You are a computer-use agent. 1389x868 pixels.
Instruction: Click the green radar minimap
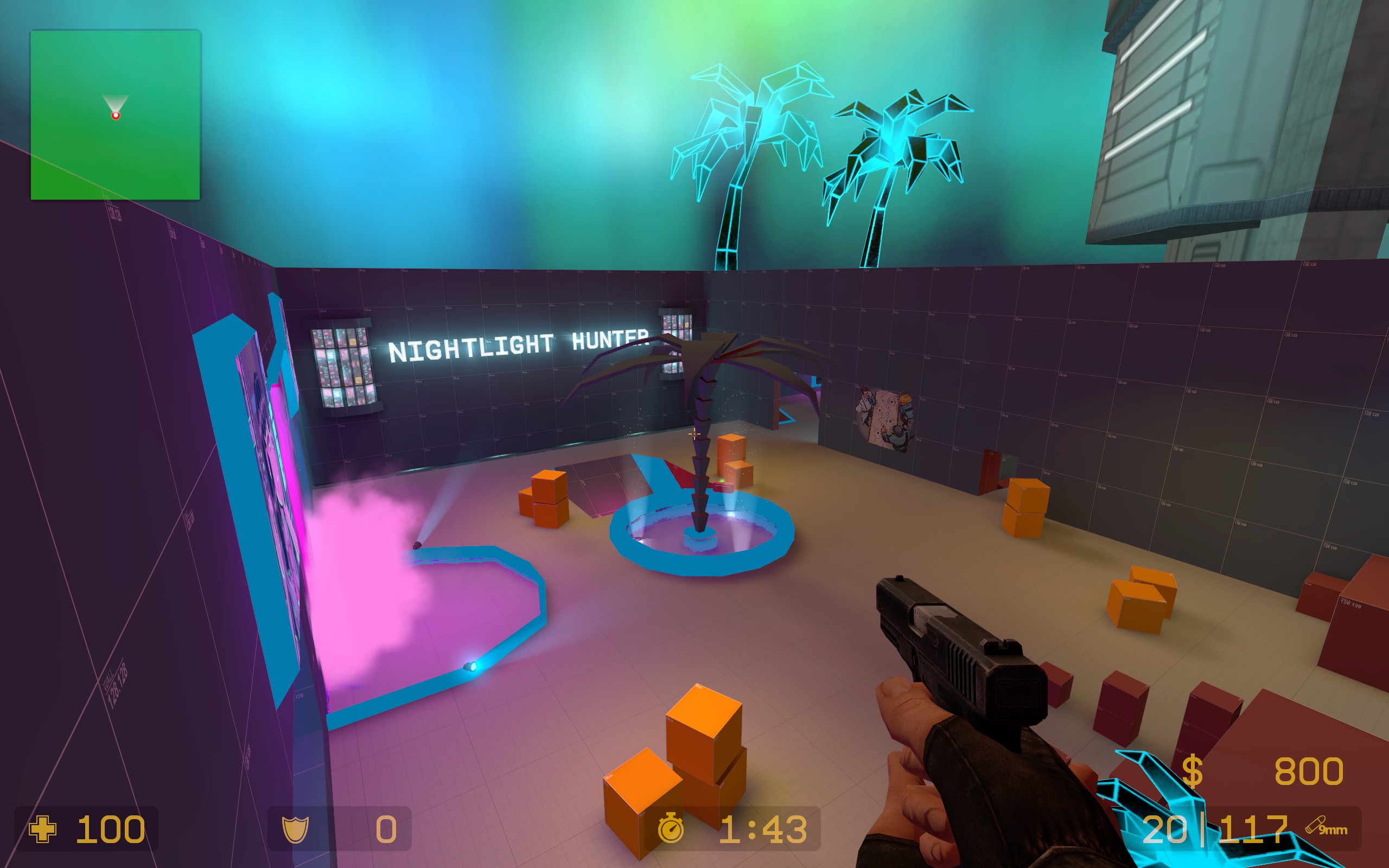115,115
